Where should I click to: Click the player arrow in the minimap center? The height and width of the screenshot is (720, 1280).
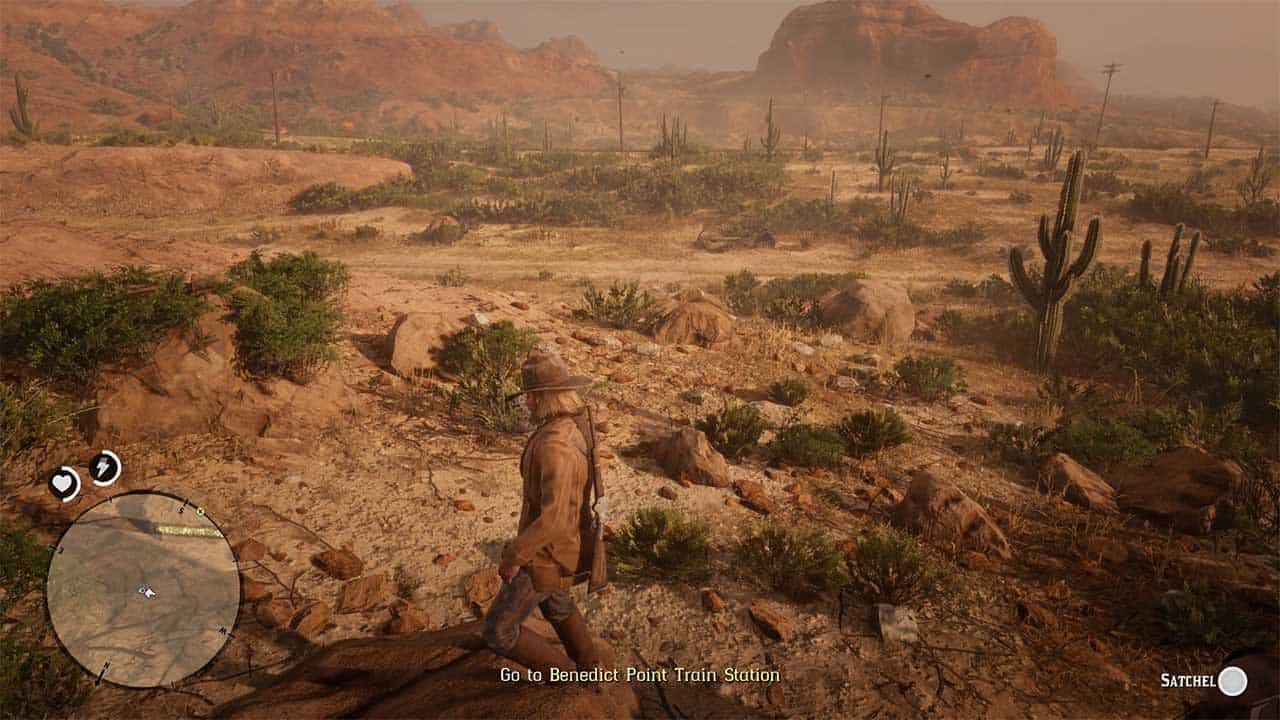point(147,592)
